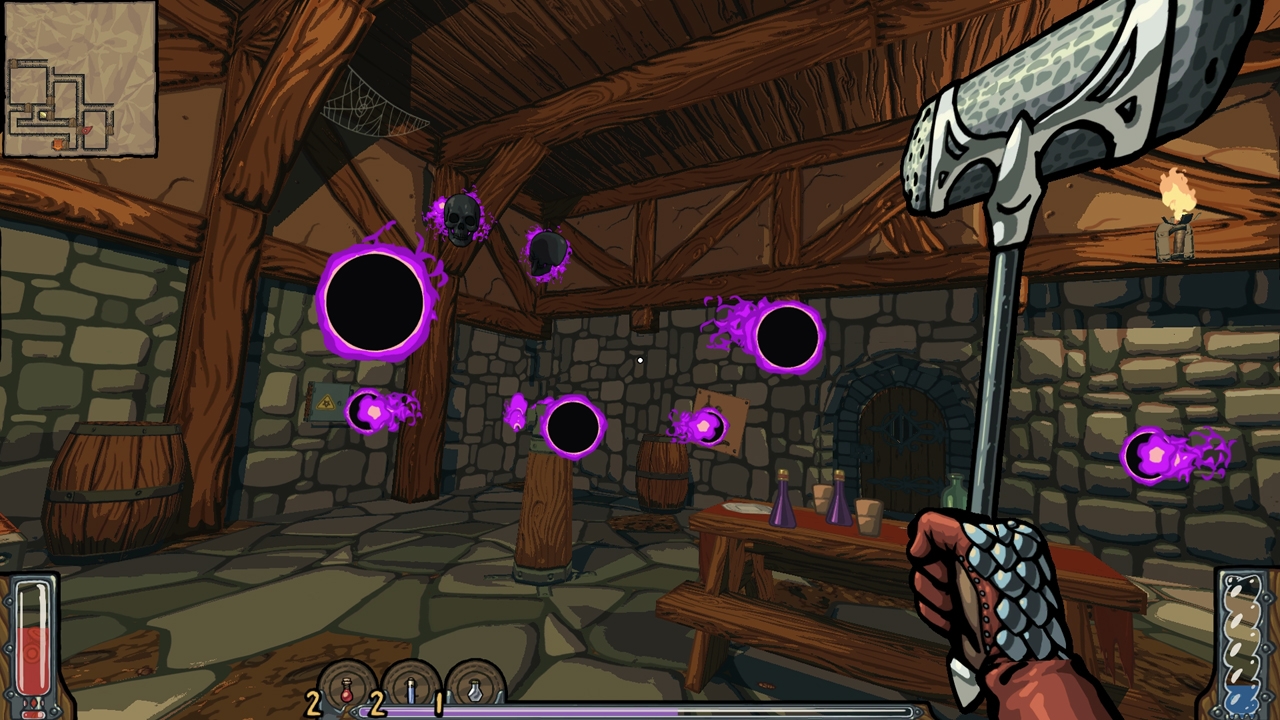
Task: Select the blue mana potion slot
Action: (x=411, y=689)
